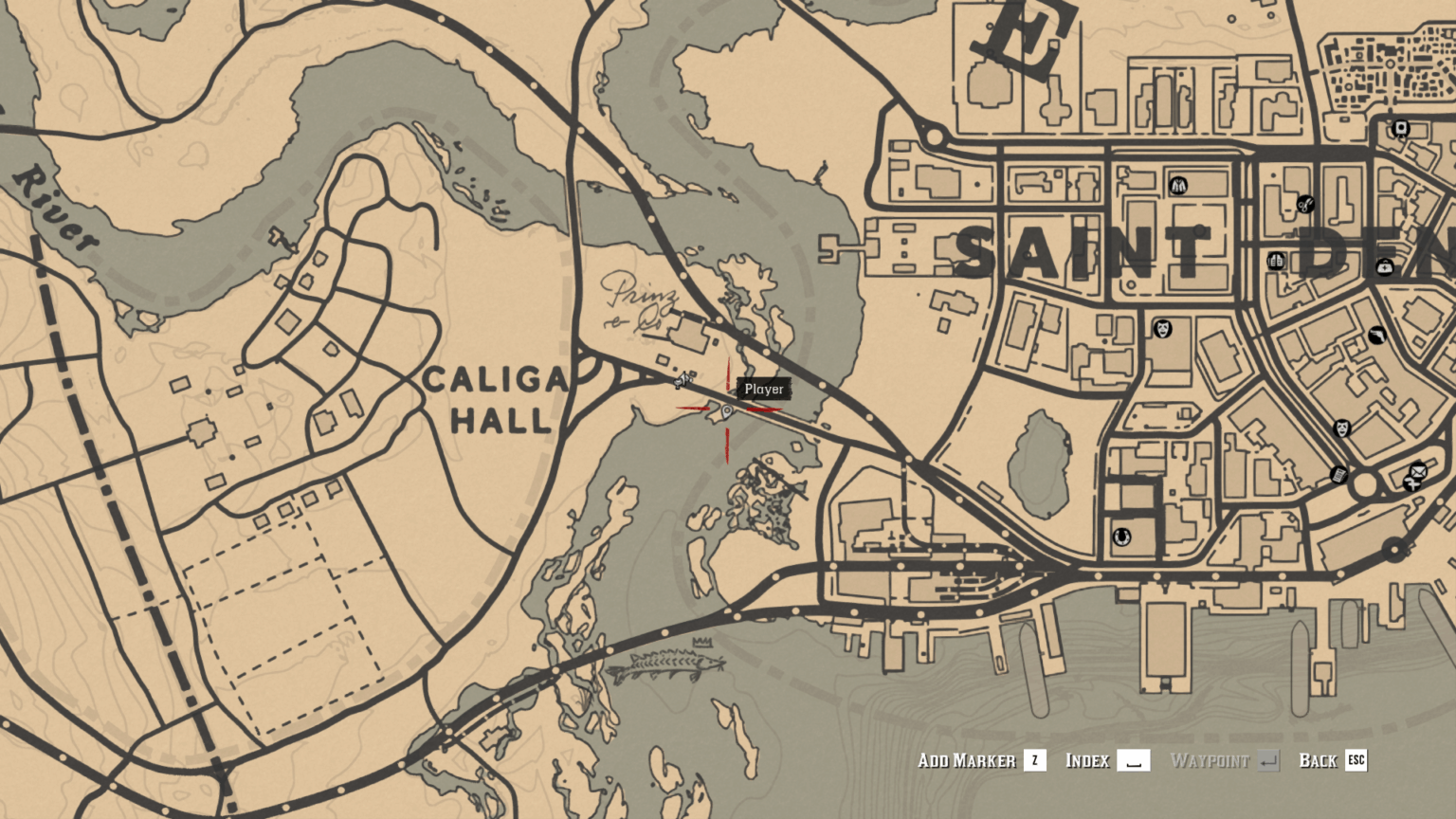1456x819 pixels.
Task: Click the gunsmith pistol icon
Action: click(1377, 335)
